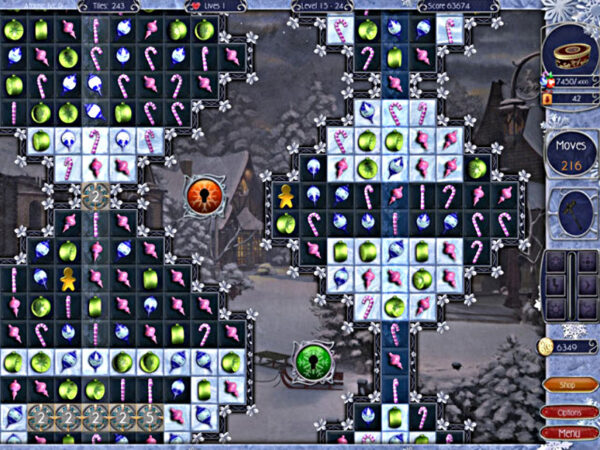The width and height of the screenshot is (600, 450).
Task: Open the Options screen
Action: 565,411
